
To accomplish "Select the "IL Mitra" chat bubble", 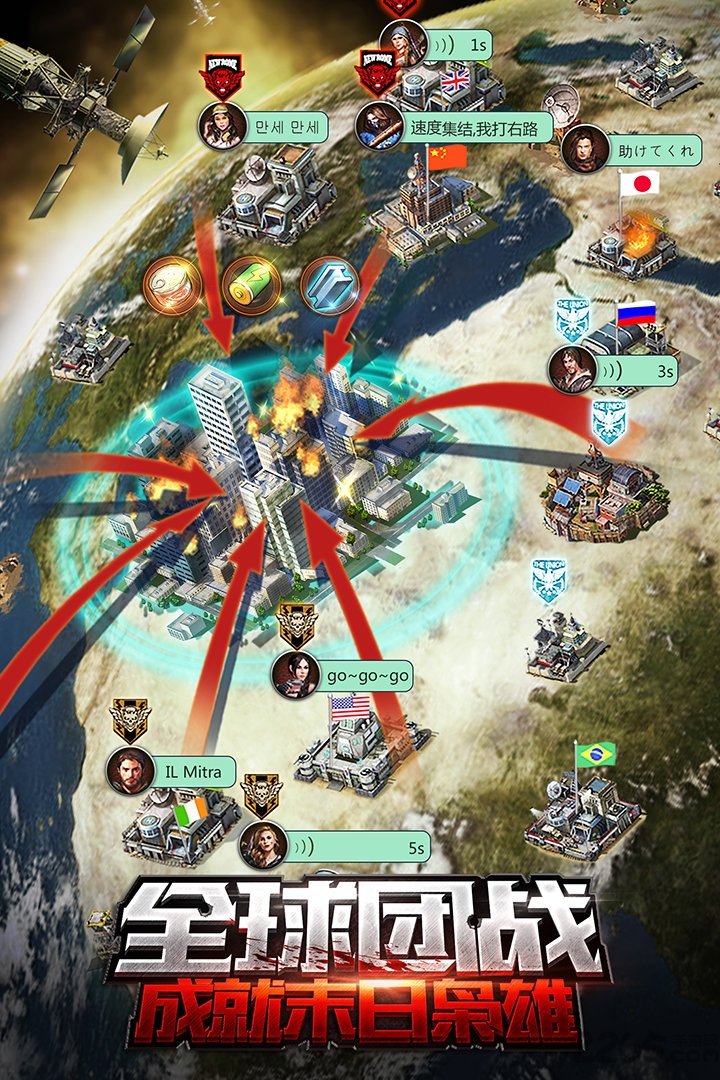I will 194,772.
